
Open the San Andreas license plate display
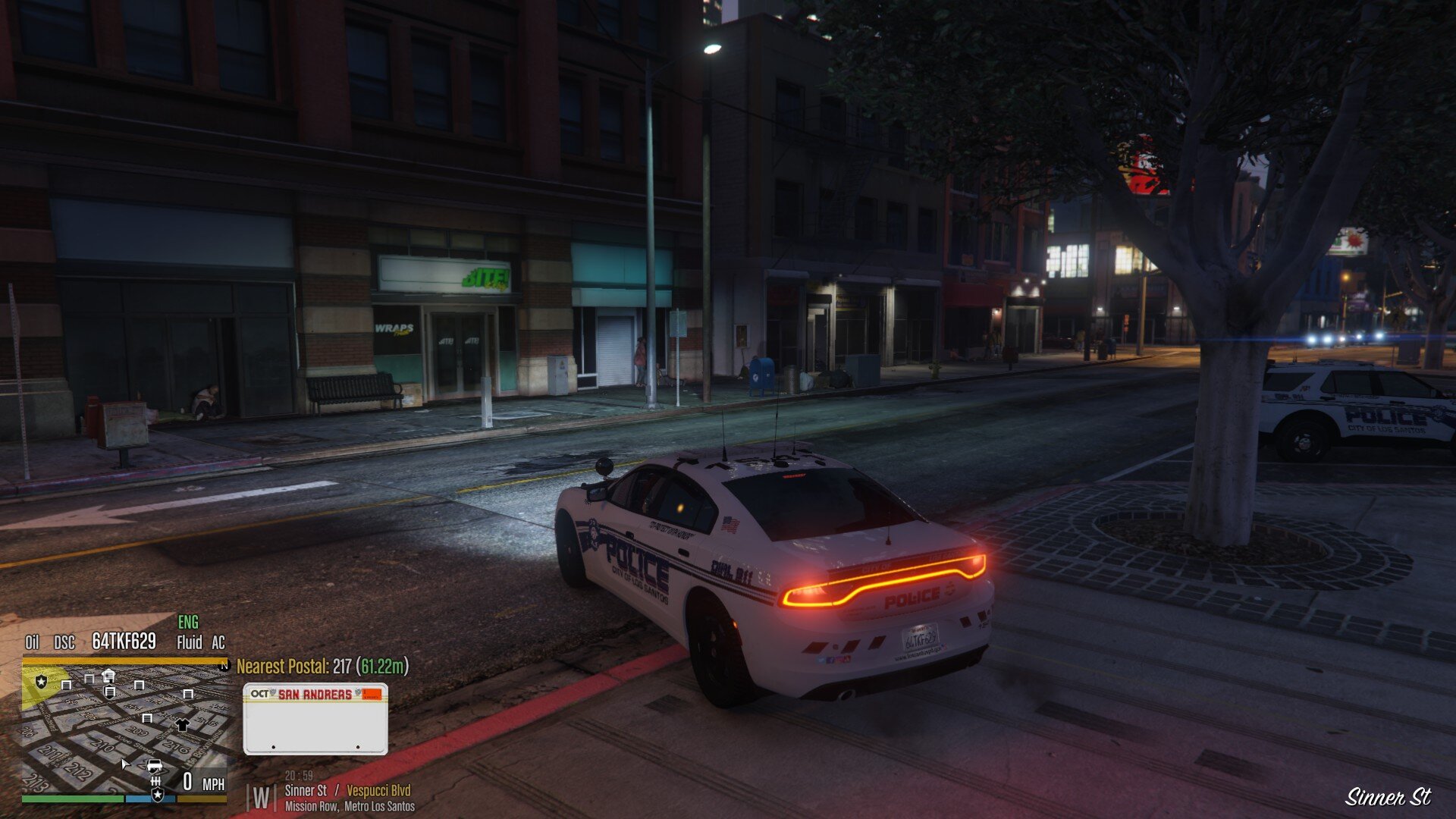(315, 719)
